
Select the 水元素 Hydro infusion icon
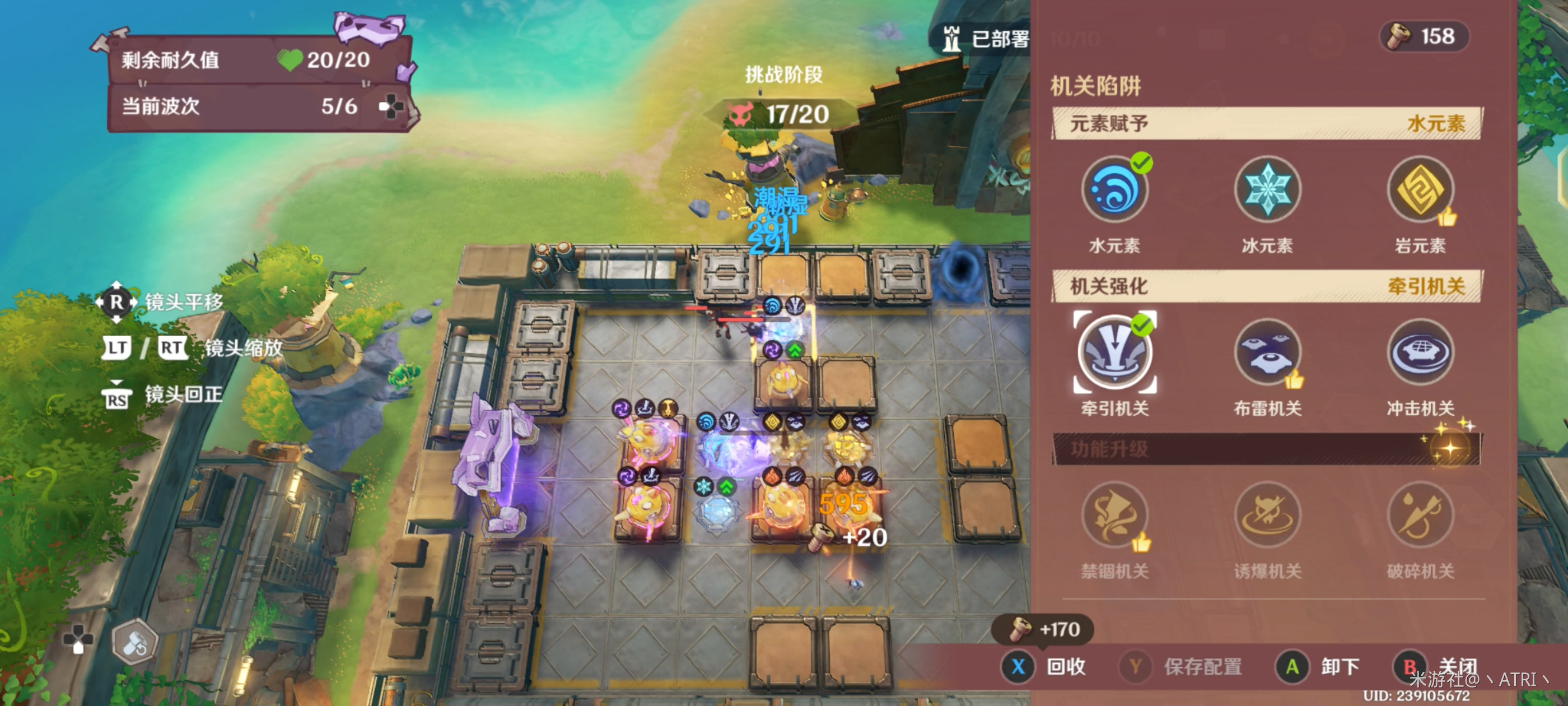[1114, 189]
